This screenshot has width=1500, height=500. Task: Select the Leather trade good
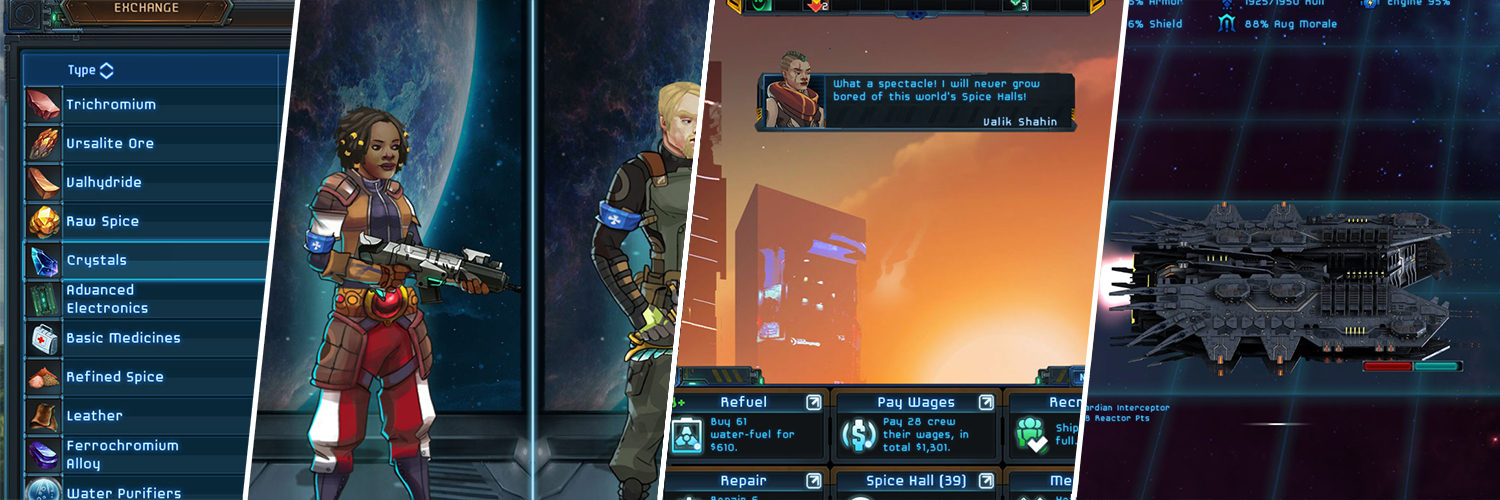tap(94, 416)
